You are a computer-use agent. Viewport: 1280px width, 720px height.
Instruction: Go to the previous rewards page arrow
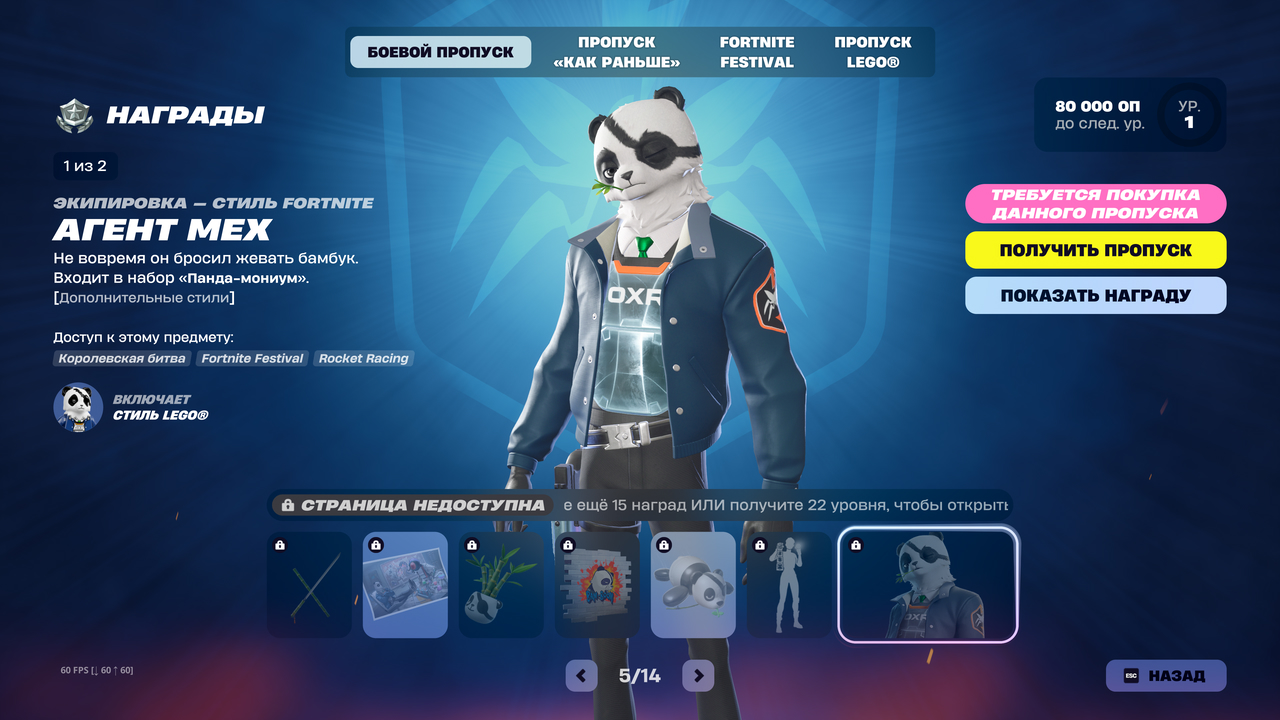pyautogui.click(x=581, y=675)
